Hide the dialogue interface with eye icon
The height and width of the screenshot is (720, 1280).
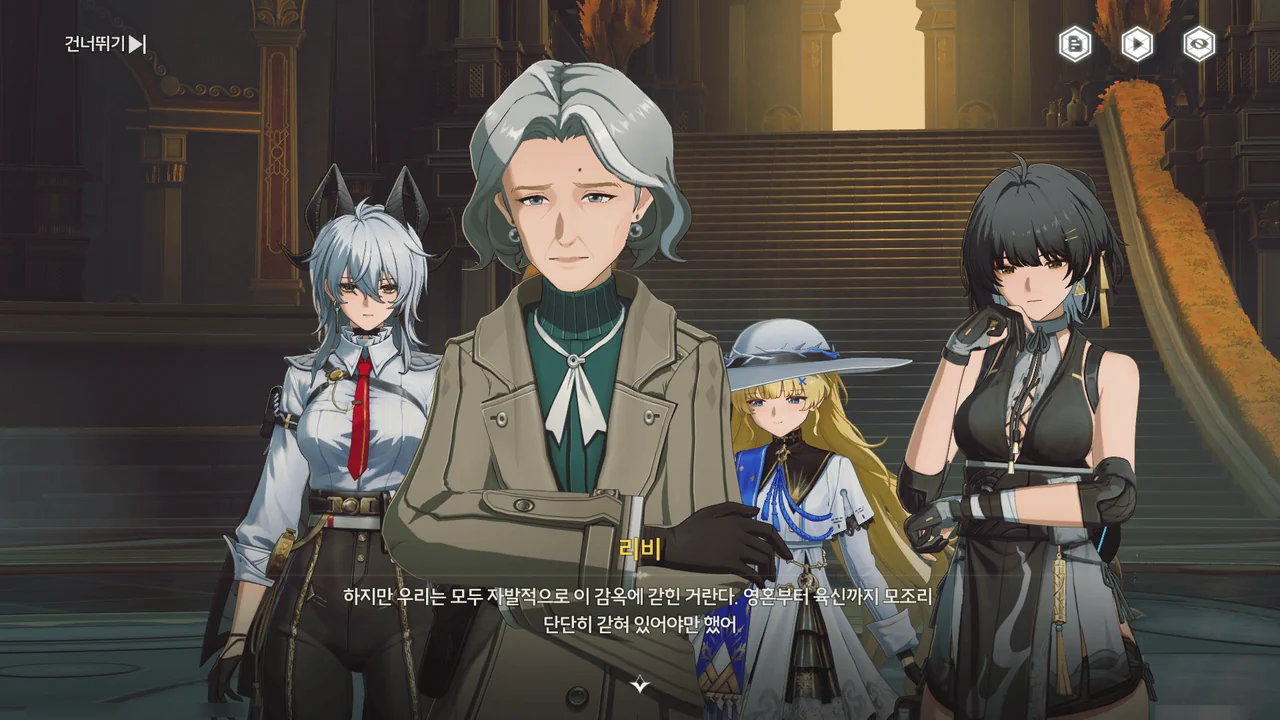[1199, 44]
